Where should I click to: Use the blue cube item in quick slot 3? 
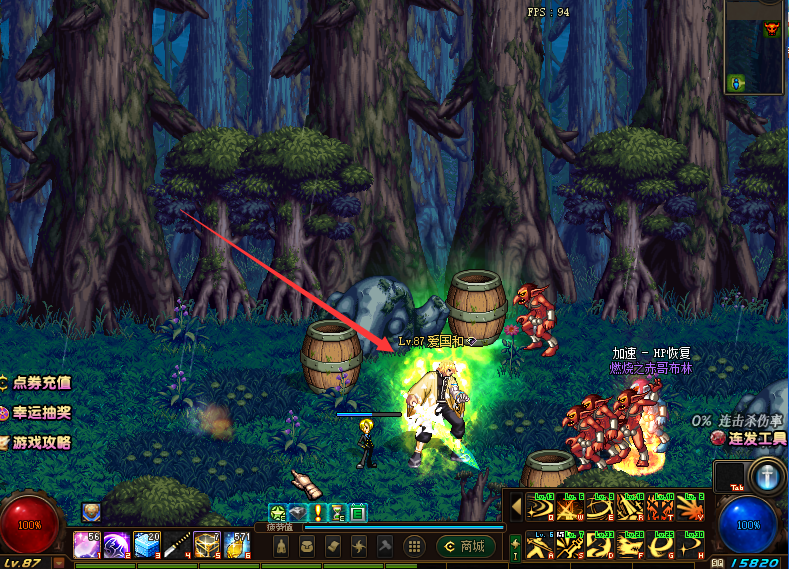pos(146,545)
